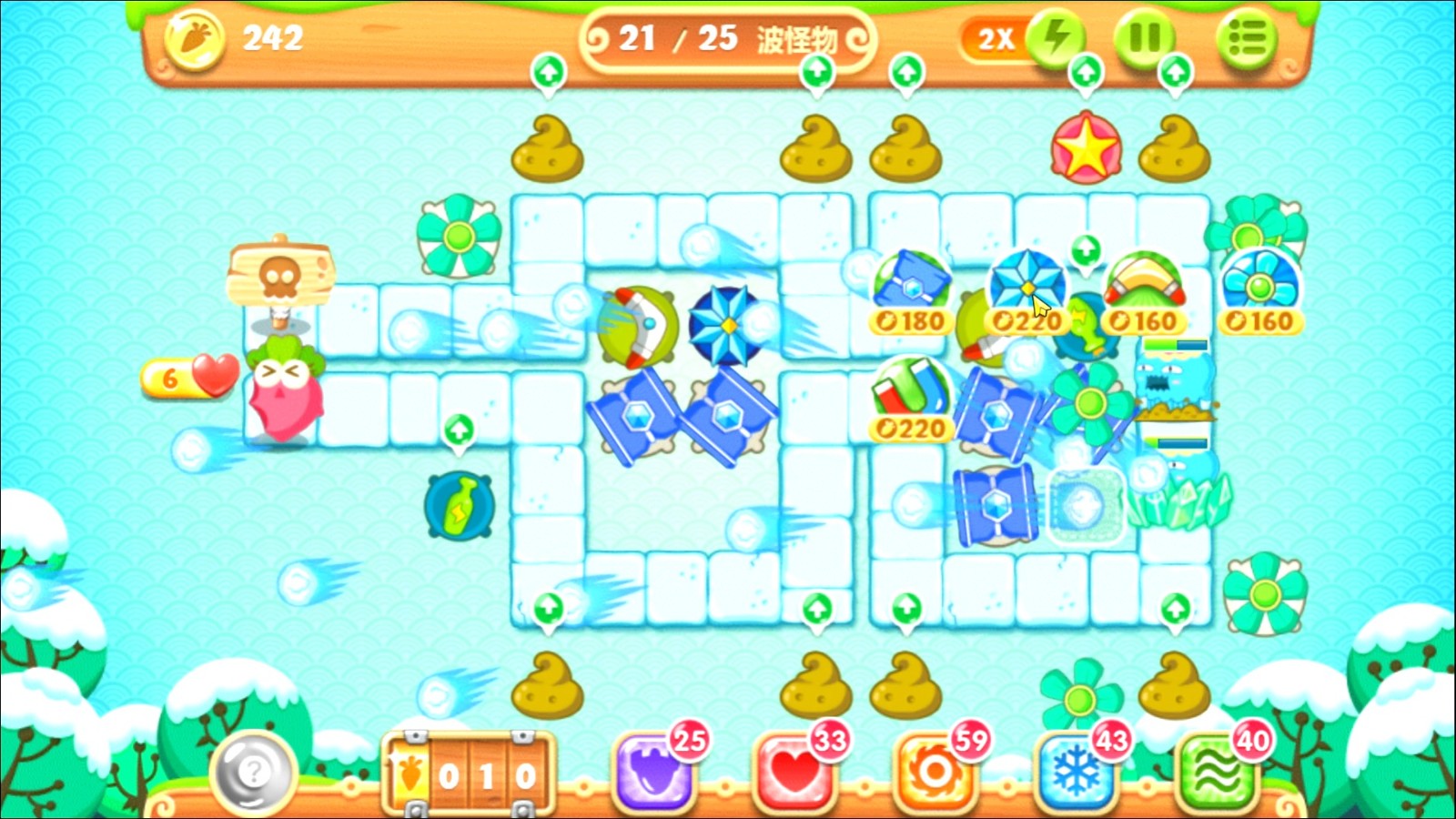
Task: Use the red heart power-up
Action: point(794,772)
